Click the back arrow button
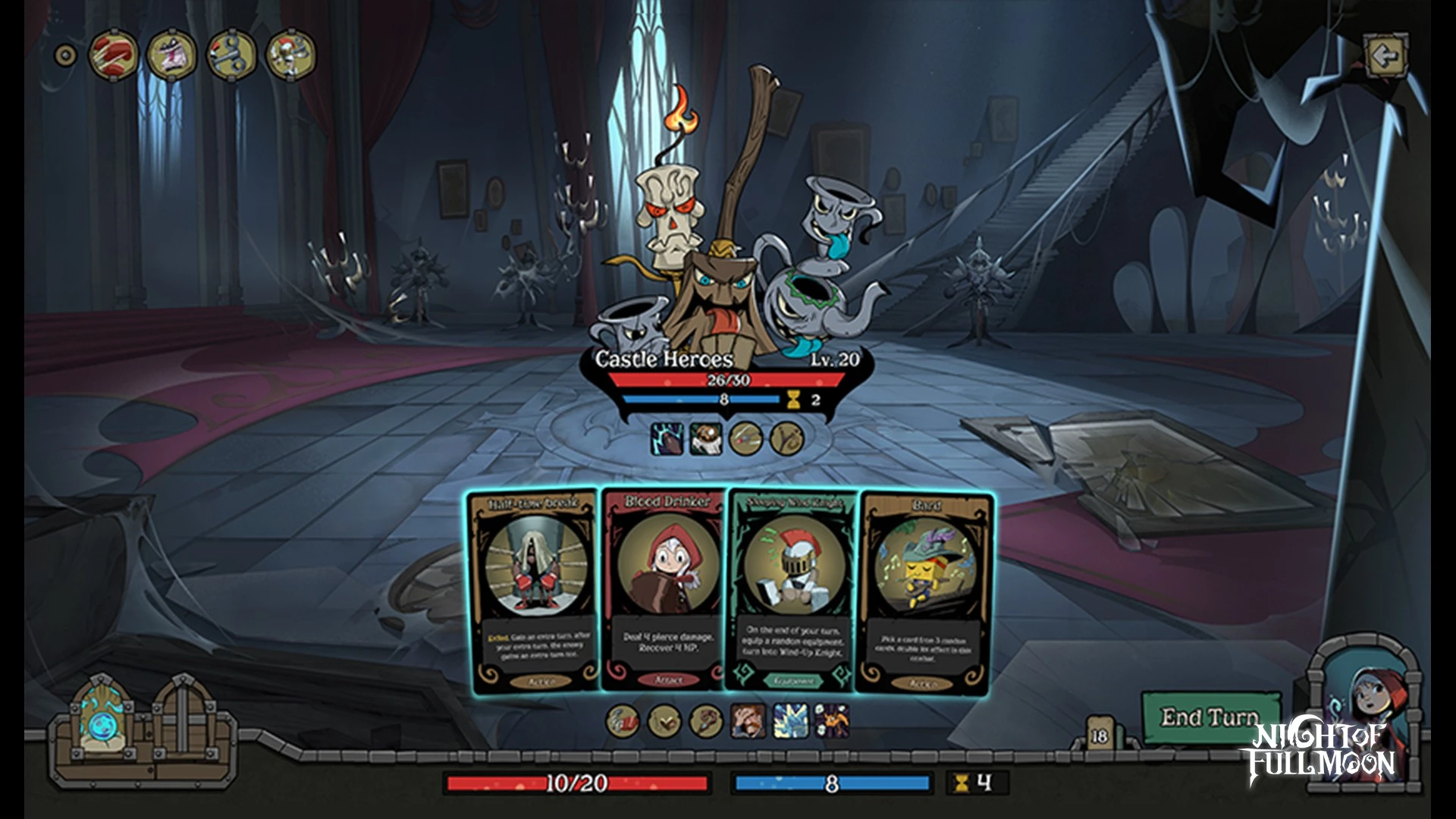The image size is (1456, 819). click(x=1386, y=55)
